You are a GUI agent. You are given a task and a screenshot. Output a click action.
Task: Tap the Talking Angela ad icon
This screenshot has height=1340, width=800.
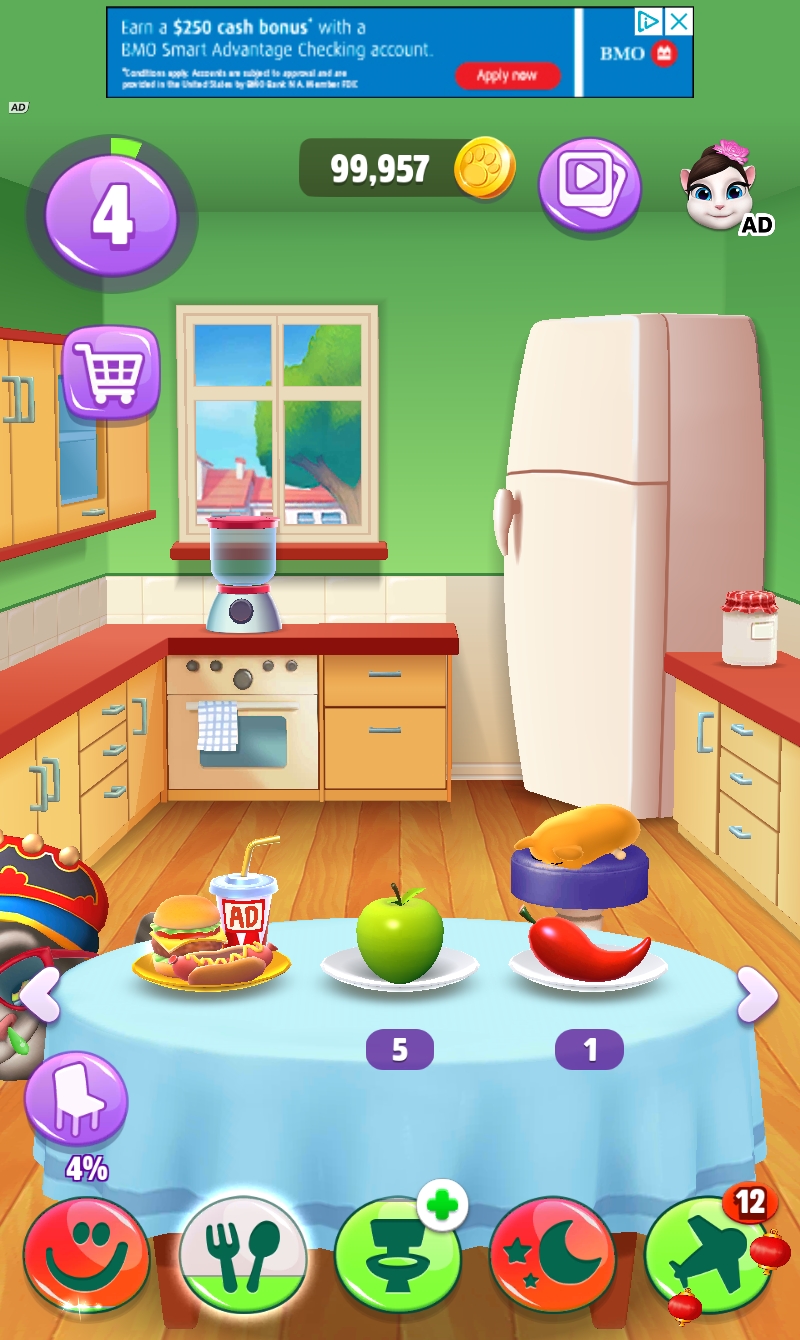(720, 188)
